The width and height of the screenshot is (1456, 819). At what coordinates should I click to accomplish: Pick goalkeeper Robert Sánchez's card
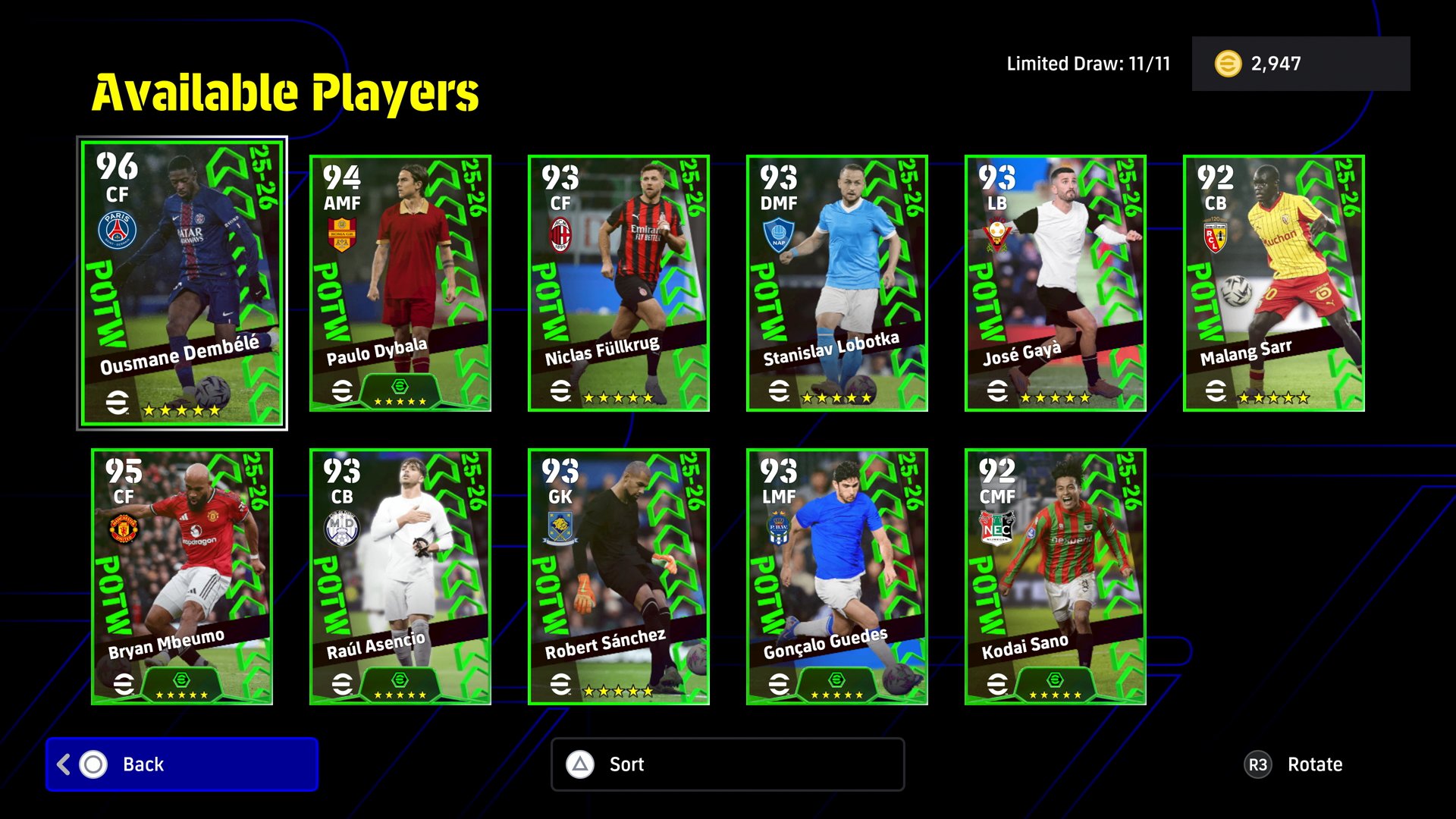(618, 576)
